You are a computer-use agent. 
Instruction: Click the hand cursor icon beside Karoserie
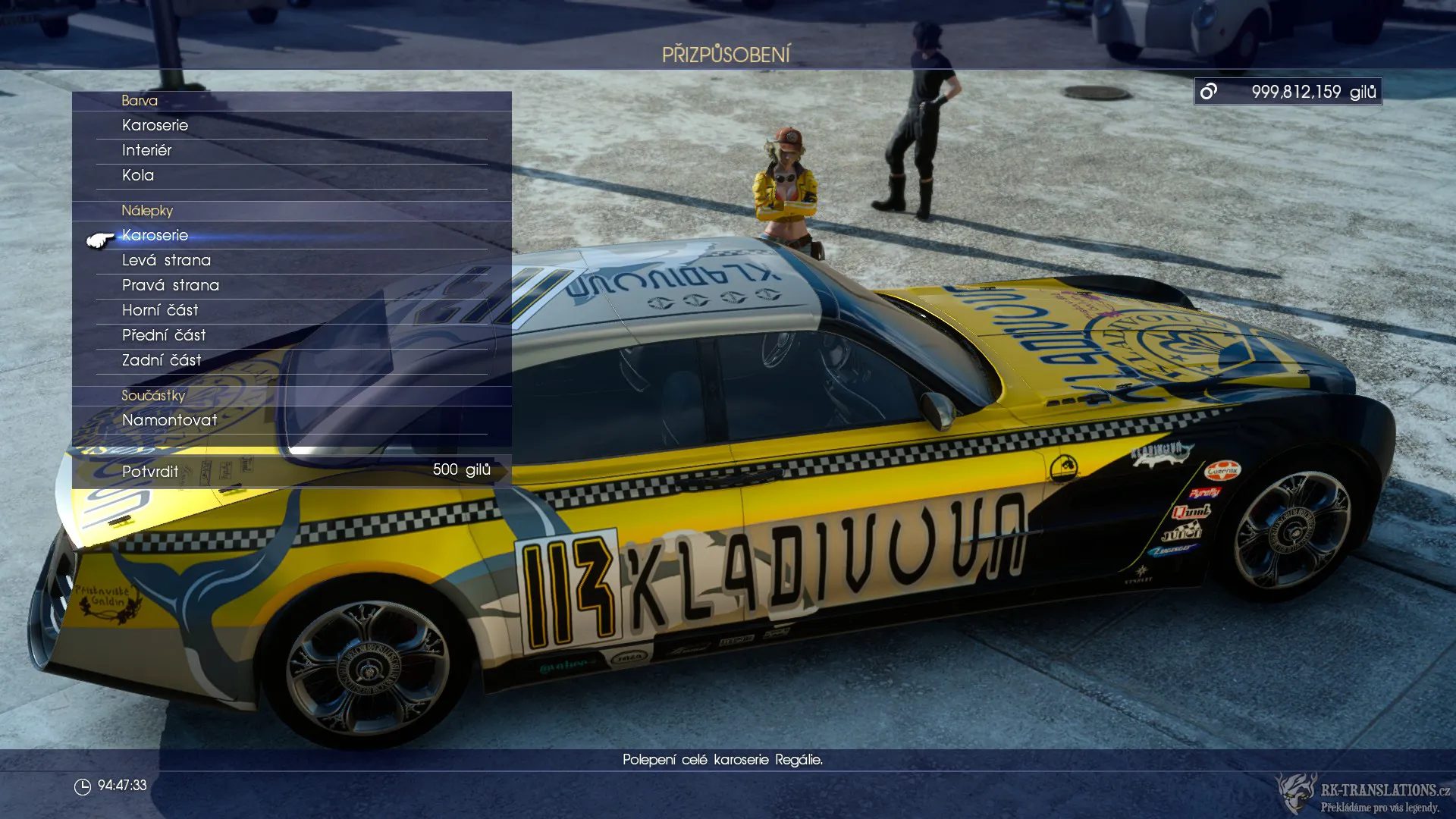(99, 239)
